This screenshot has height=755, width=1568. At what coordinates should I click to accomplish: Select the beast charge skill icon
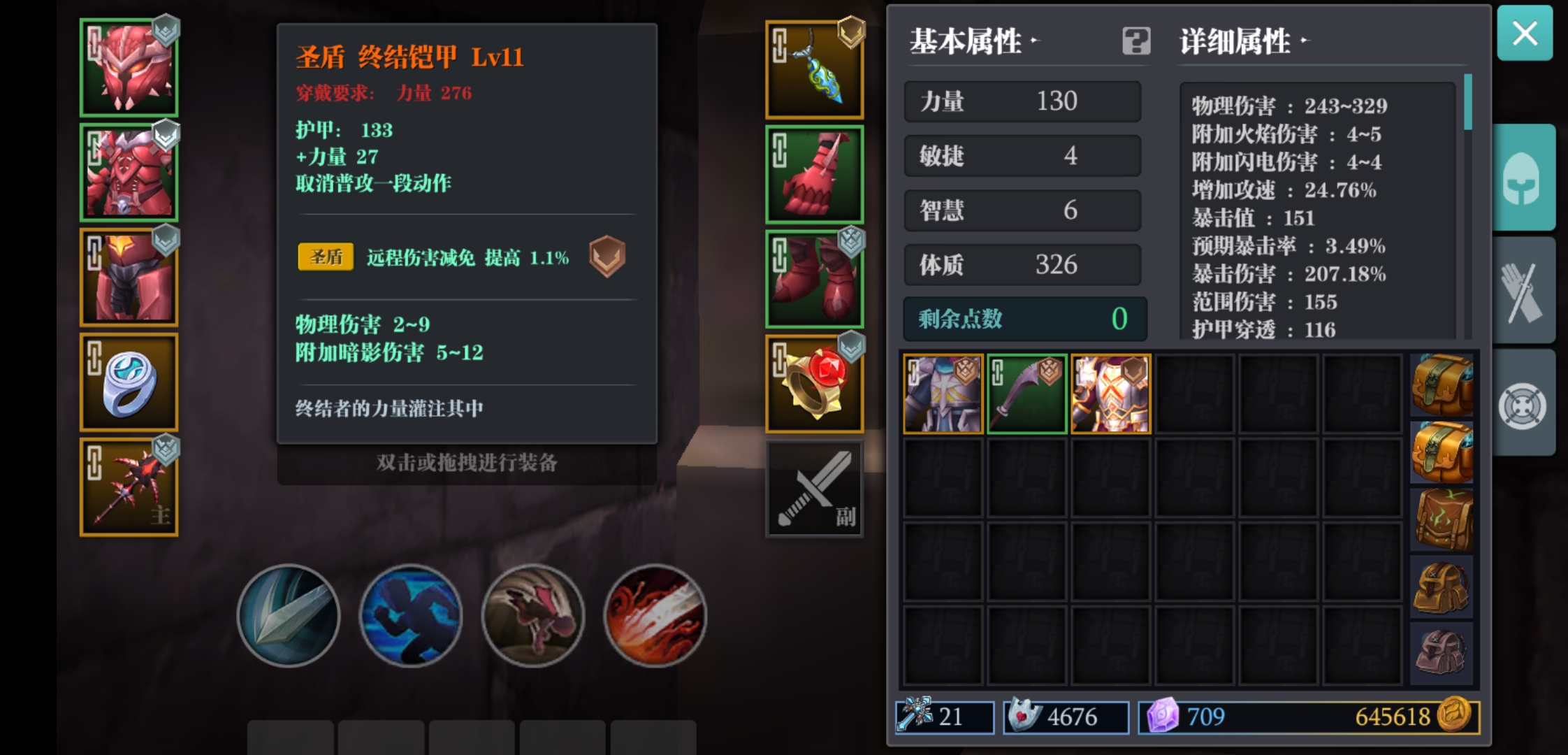pos(533,615)
